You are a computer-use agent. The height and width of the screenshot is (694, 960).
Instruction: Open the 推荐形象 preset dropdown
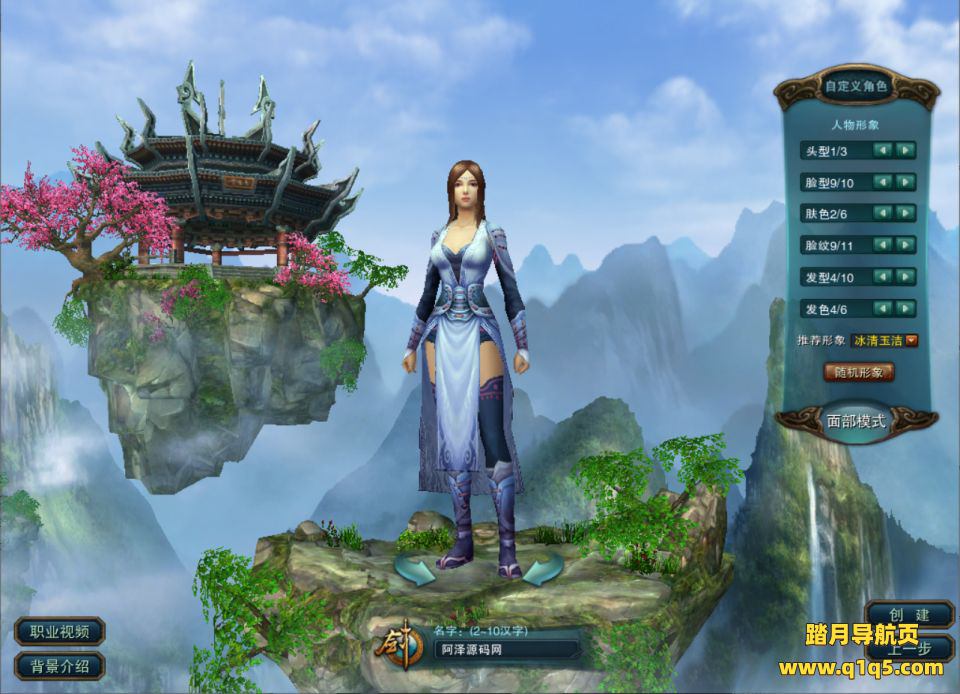point(911,340)
